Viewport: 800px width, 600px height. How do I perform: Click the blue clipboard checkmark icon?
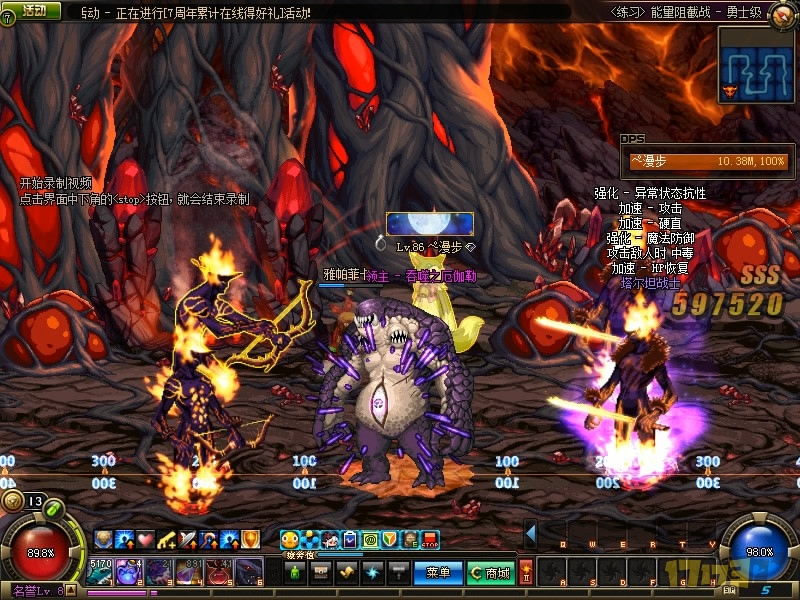[x=349, y=540]
